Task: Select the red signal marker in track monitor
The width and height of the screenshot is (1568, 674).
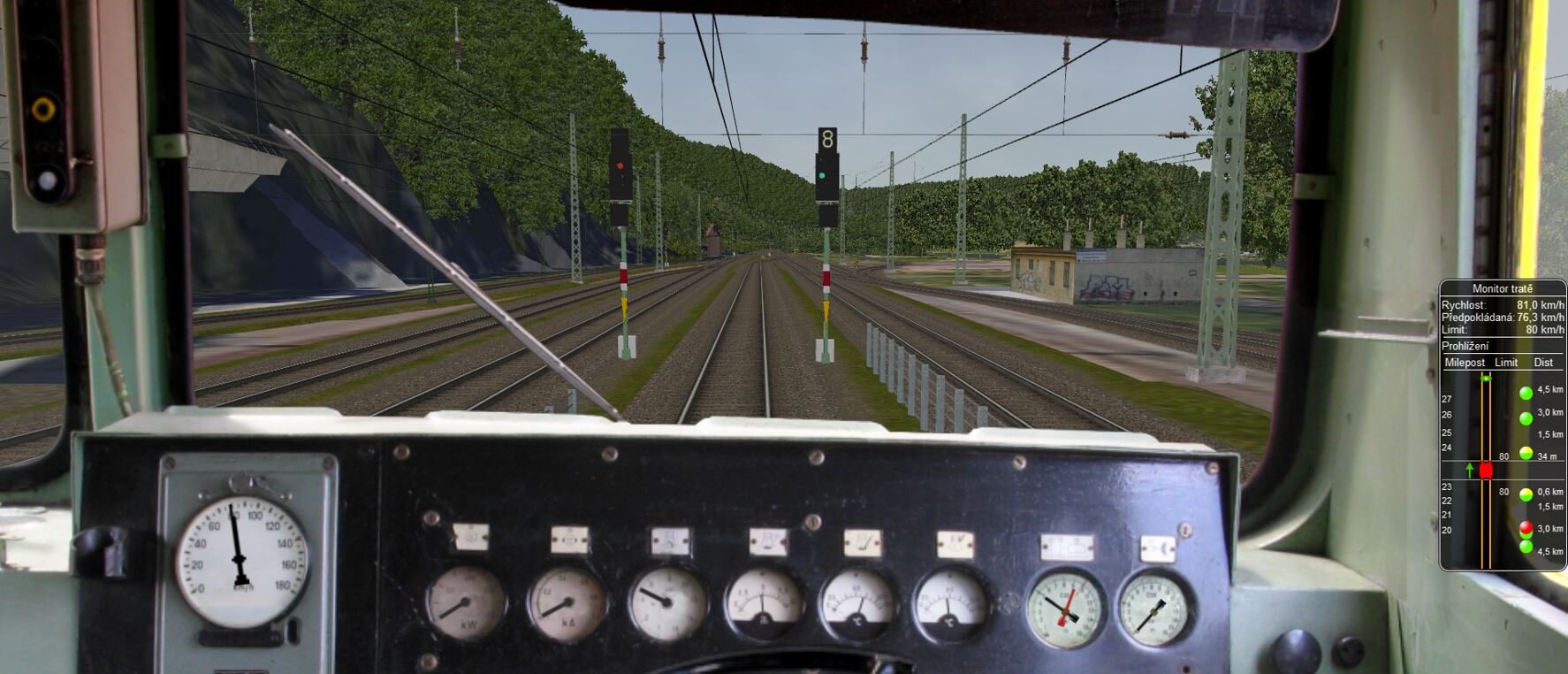Action: coord(1526,528)
